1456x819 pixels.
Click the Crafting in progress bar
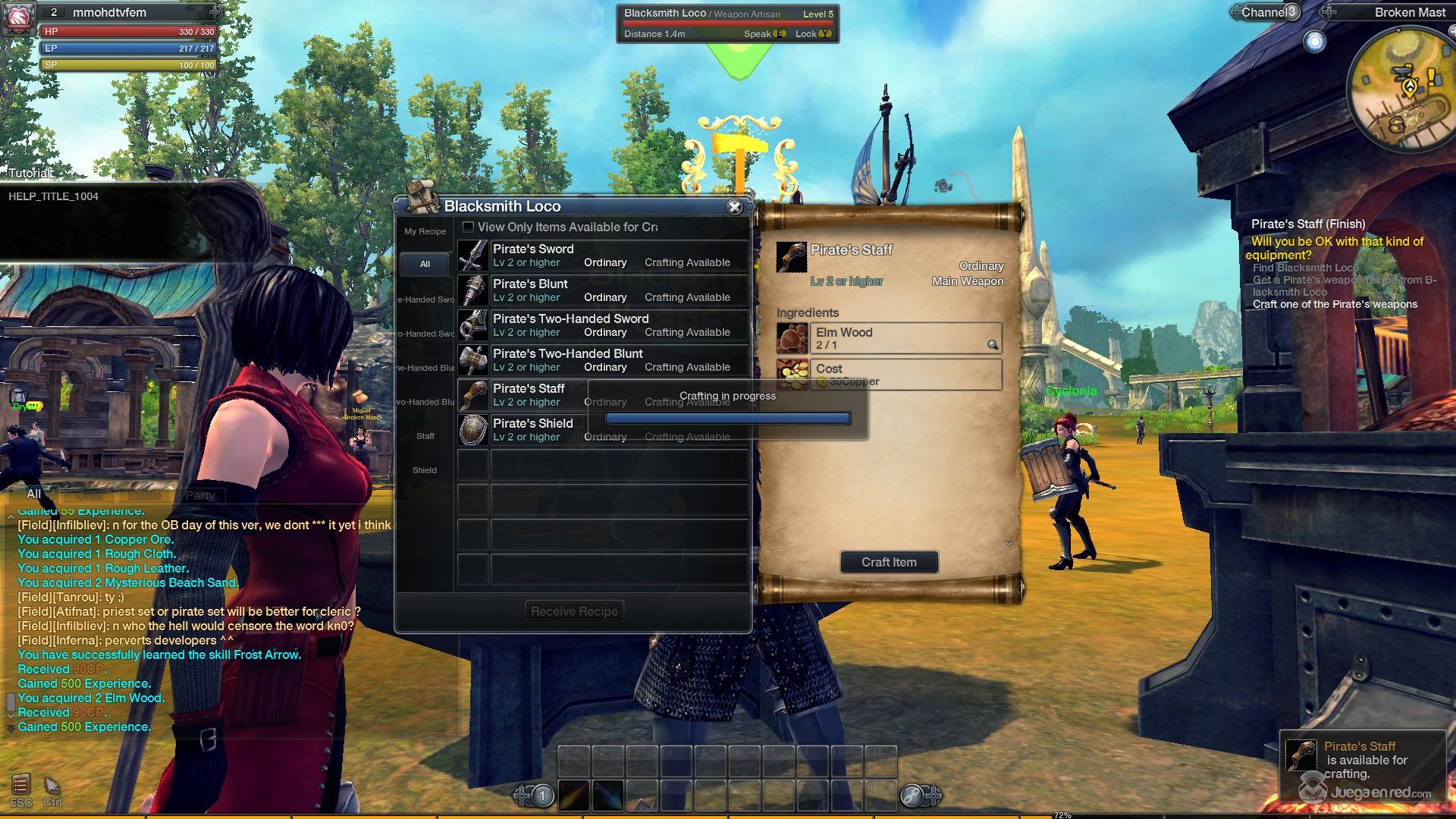(x=728, y=418)
